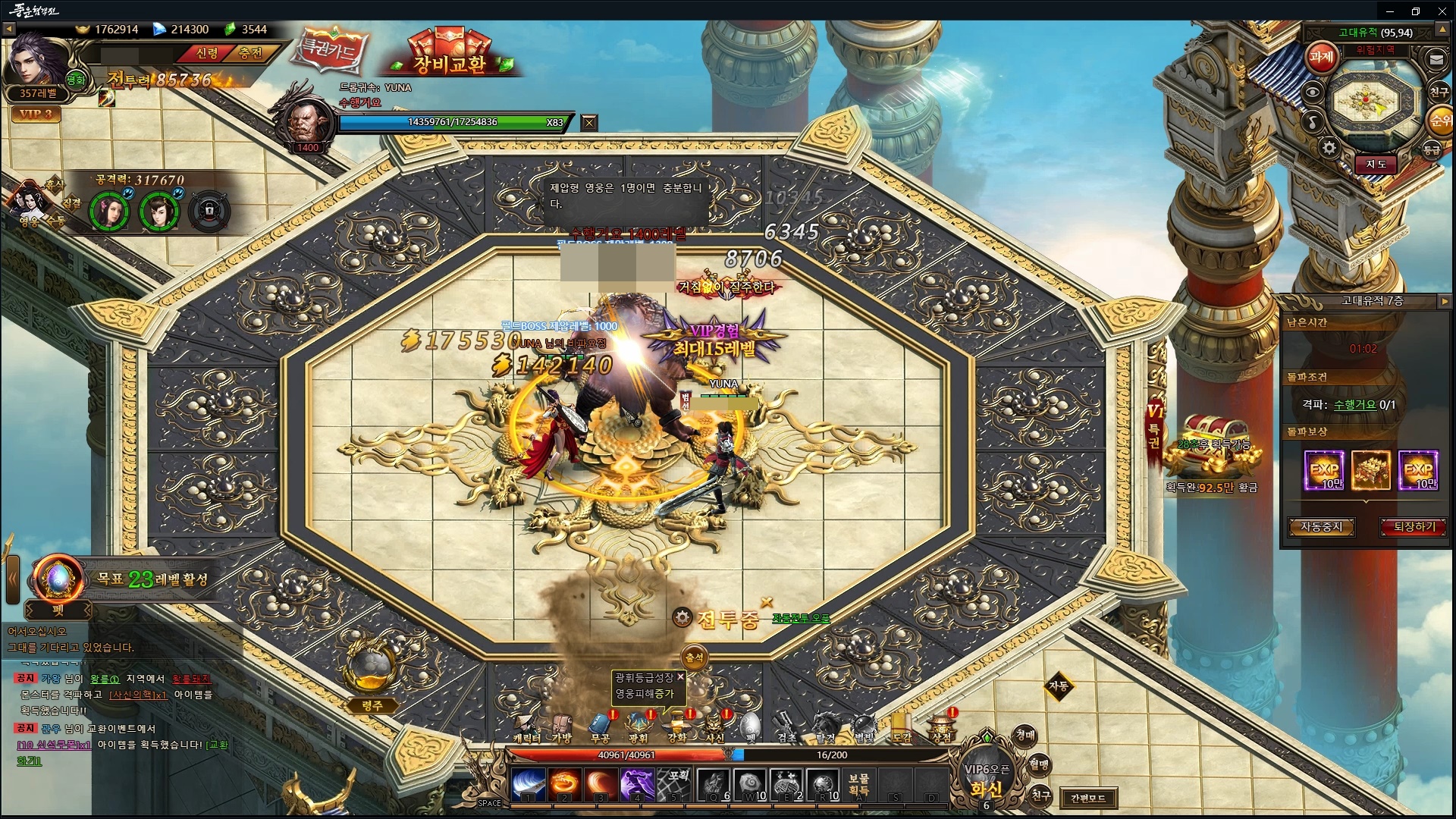1456x819 pixels.
Task: Open the mail envelope icon
Action: tap(1436, 58)
